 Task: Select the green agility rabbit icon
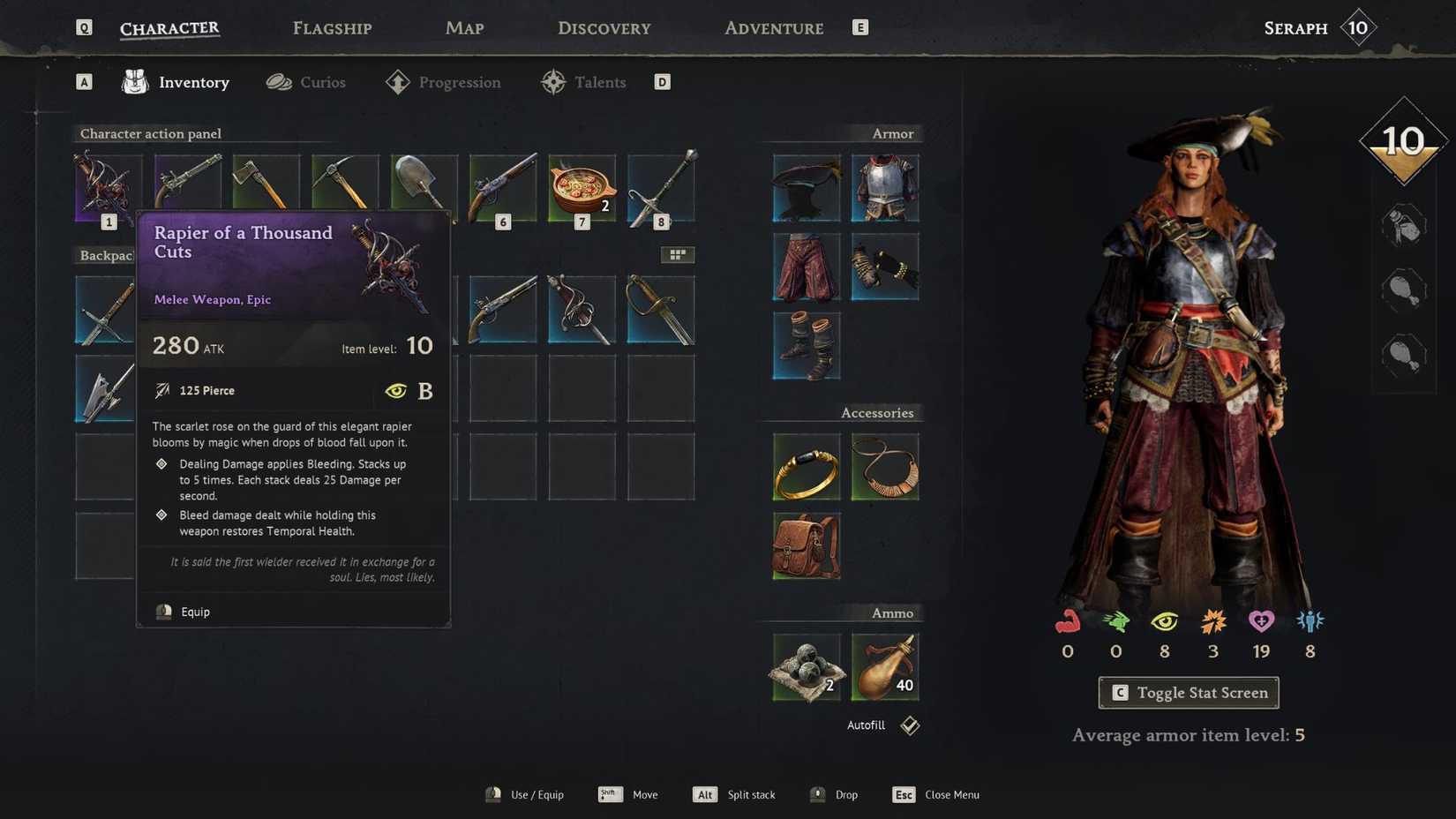[1115, 622]
